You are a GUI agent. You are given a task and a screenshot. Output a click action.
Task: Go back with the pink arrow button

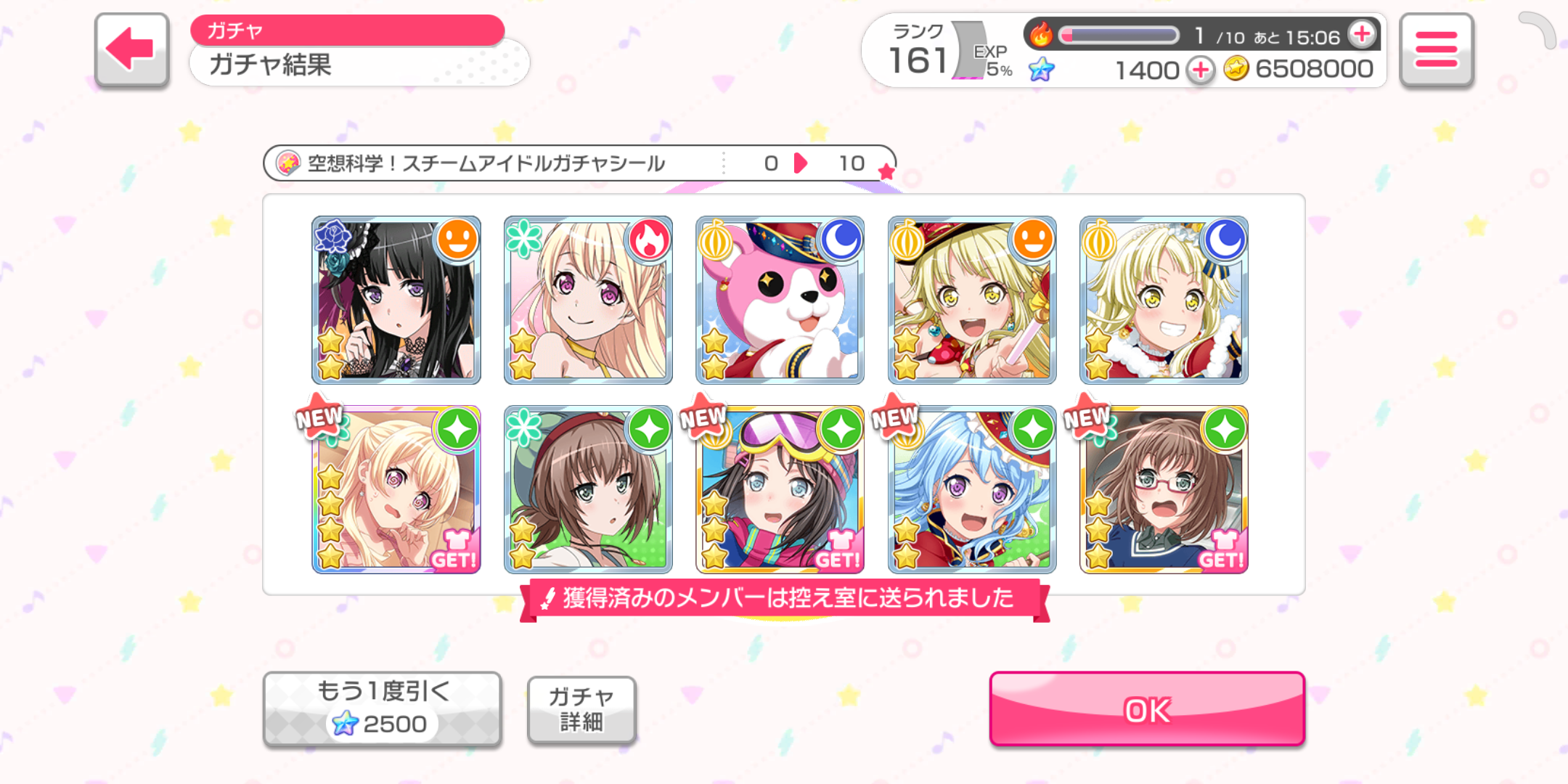coord(131,50)
